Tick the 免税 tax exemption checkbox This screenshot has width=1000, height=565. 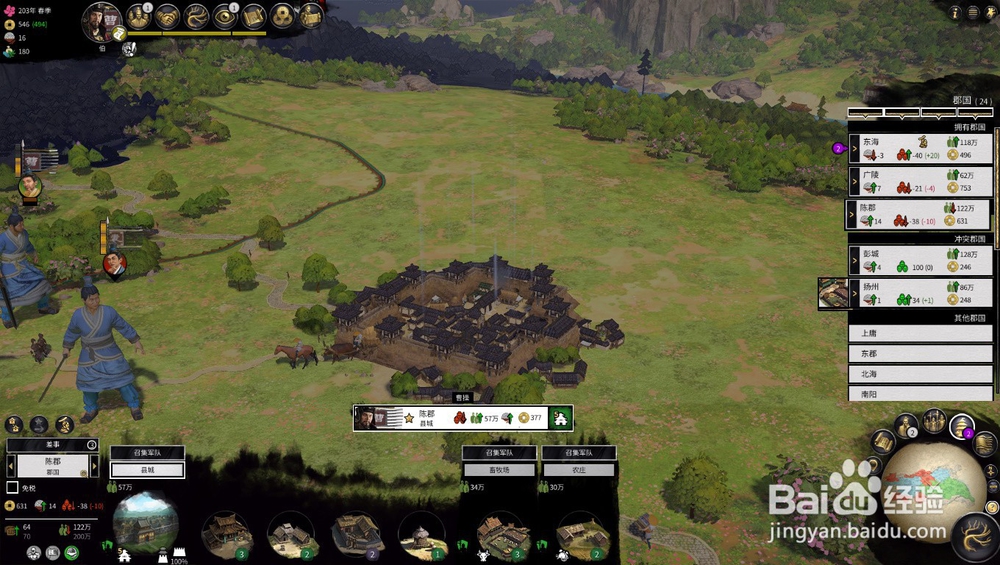12,488
